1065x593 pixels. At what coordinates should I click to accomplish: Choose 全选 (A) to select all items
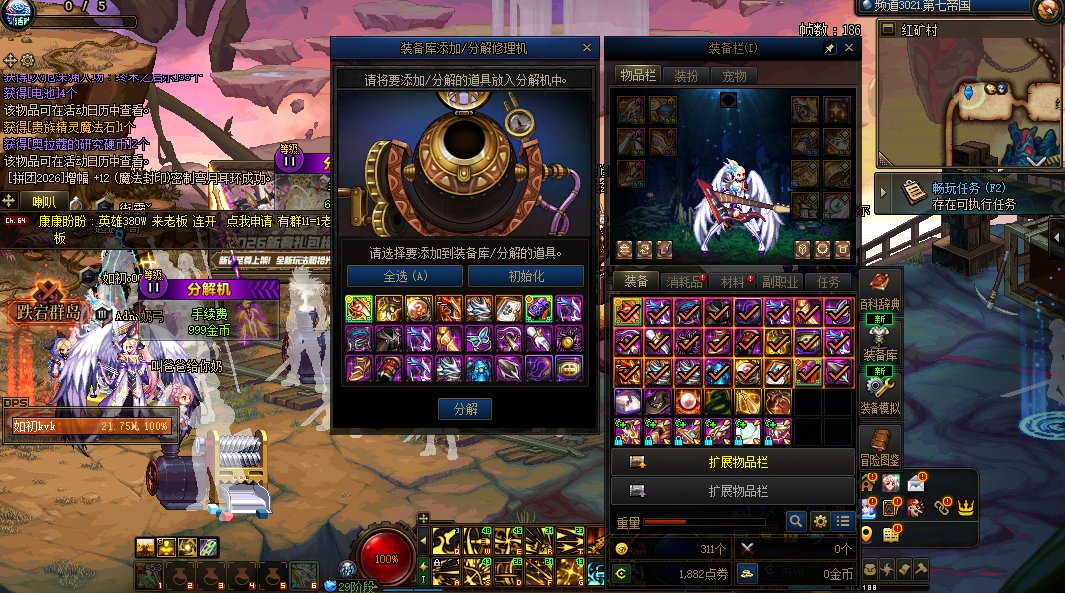pos(404,276)
